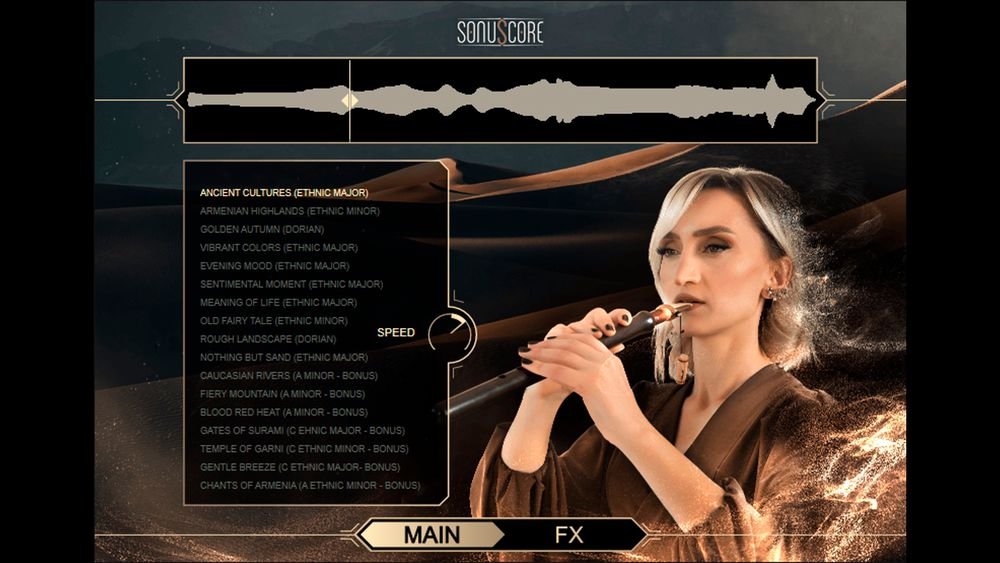Image resolution: width=1000 pixels, height=563 pixels.
Task: Select Rough Landscape (Dorian) phrase
Action: point(267,339)
